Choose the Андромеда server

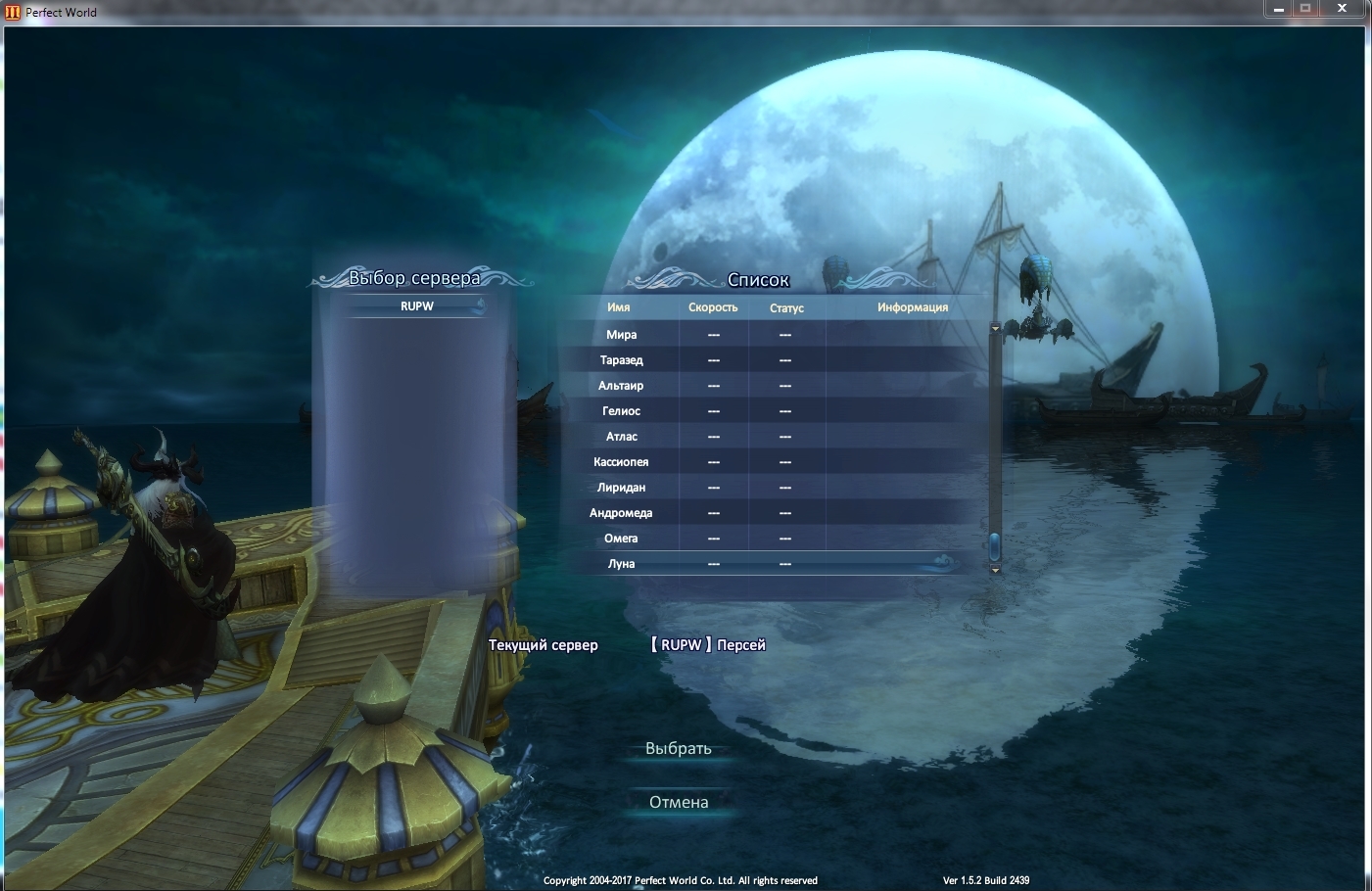[621, 513]
